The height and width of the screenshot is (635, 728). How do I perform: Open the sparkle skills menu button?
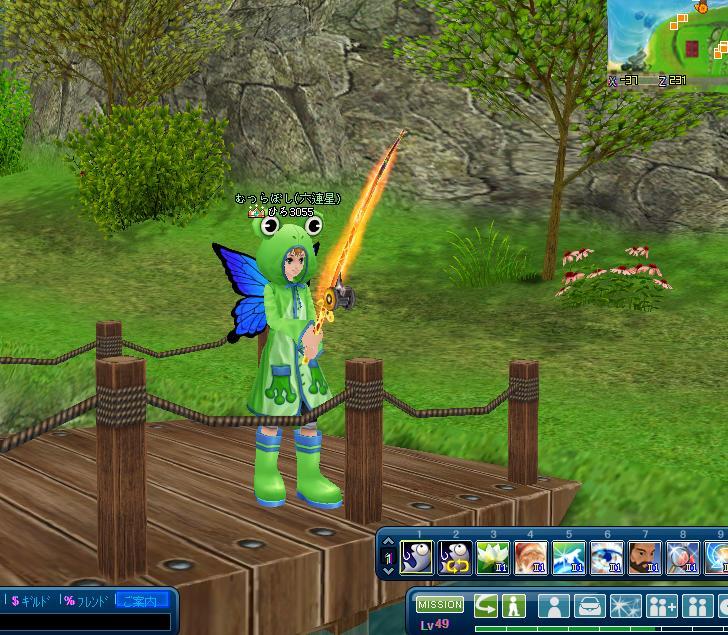(626, 606)
